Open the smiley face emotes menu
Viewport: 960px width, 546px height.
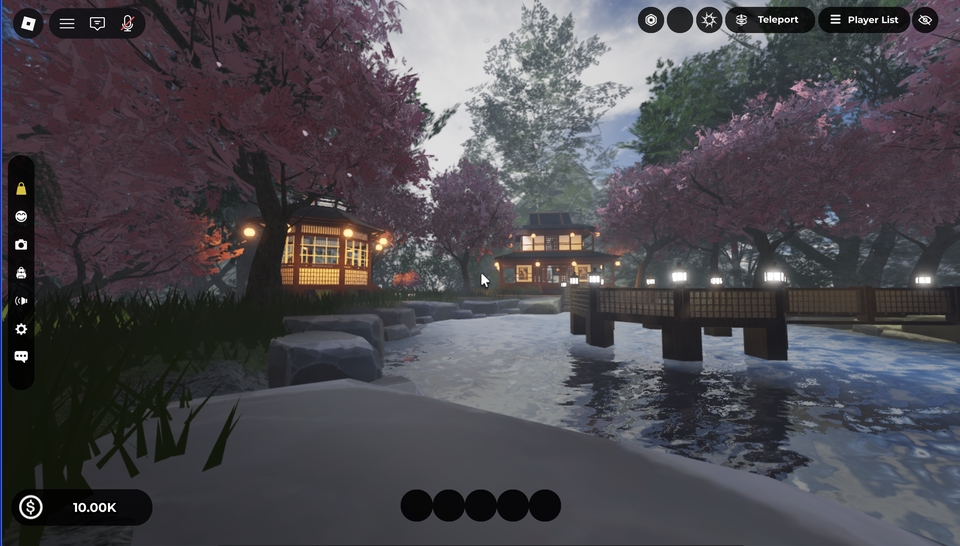[21, 216]
